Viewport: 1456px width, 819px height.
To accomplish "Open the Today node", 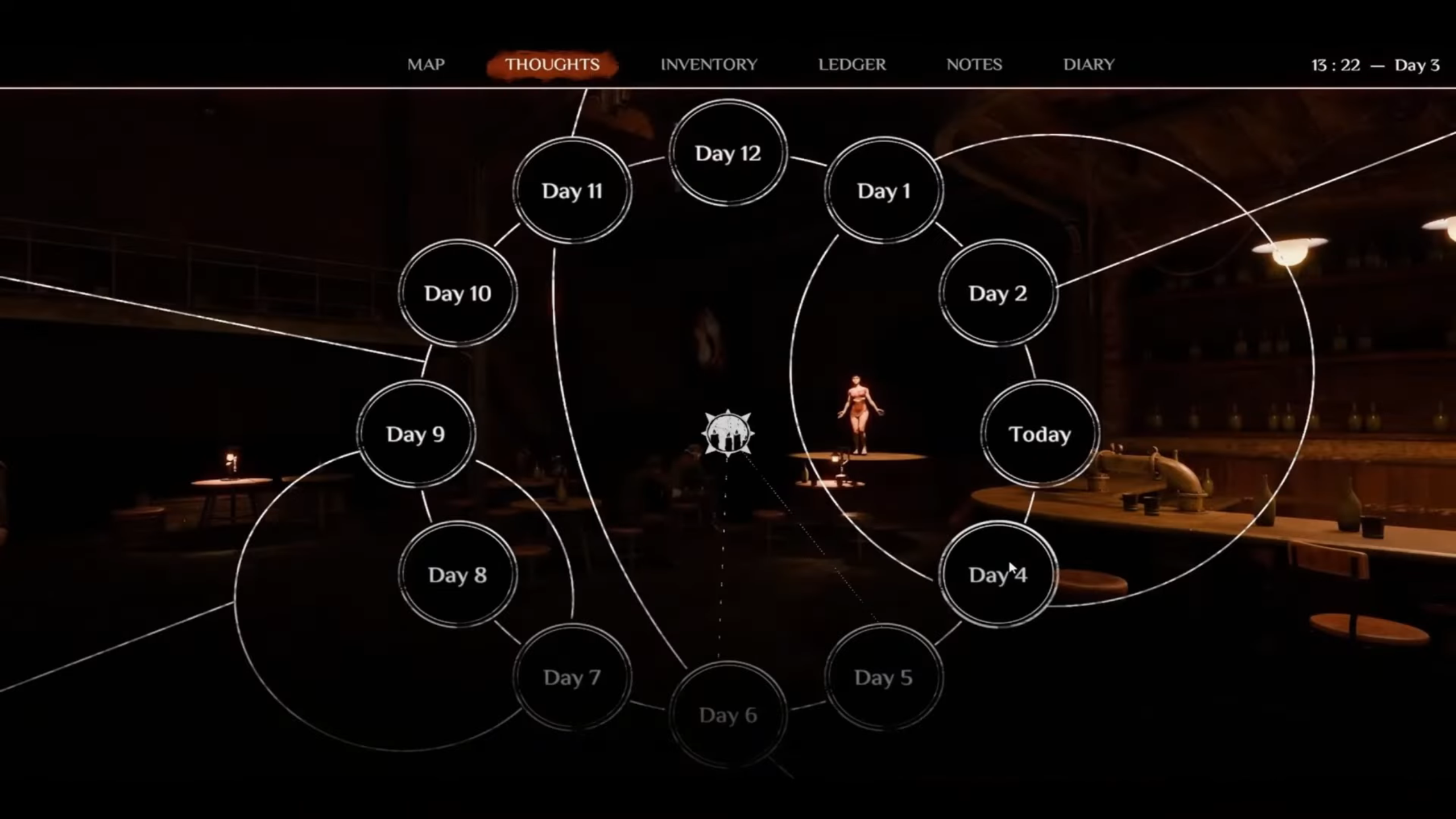I will point(1039,434).
